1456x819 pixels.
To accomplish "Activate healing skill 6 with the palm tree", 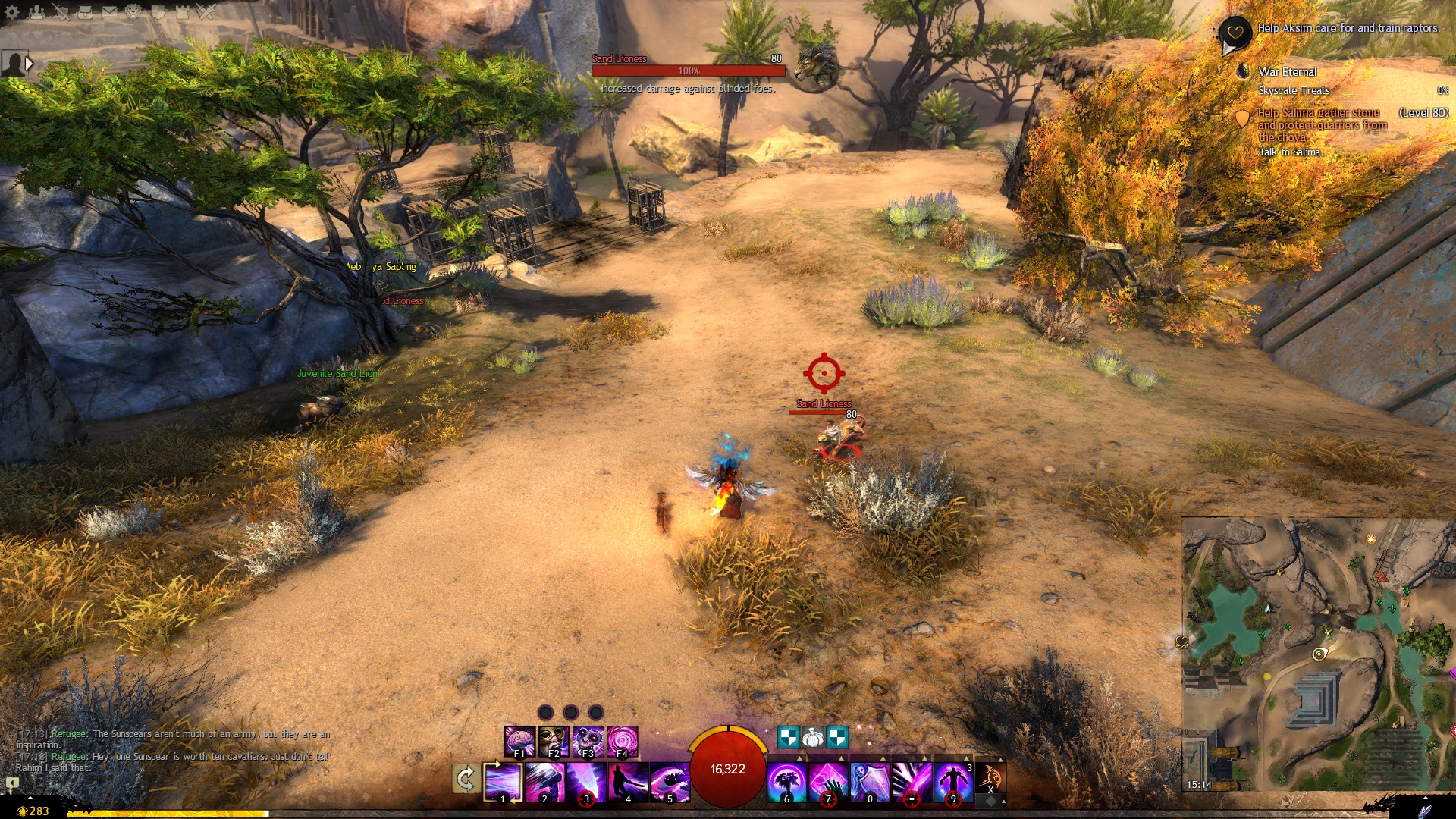I will pyautogui.click(x=786, y=782).
